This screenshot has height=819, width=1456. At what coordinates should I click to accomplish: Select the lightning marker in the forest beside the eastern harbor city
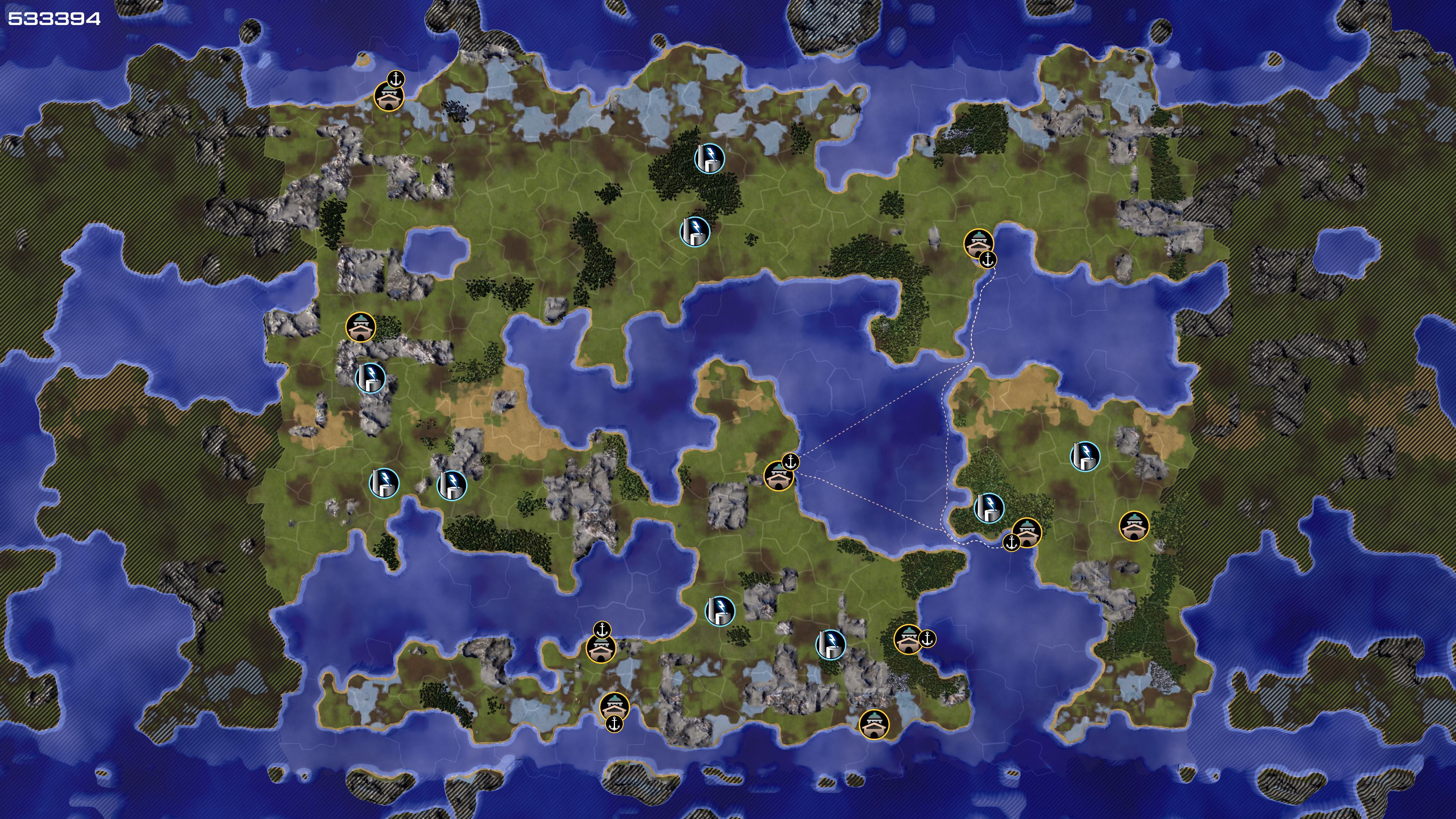point(989,508)
